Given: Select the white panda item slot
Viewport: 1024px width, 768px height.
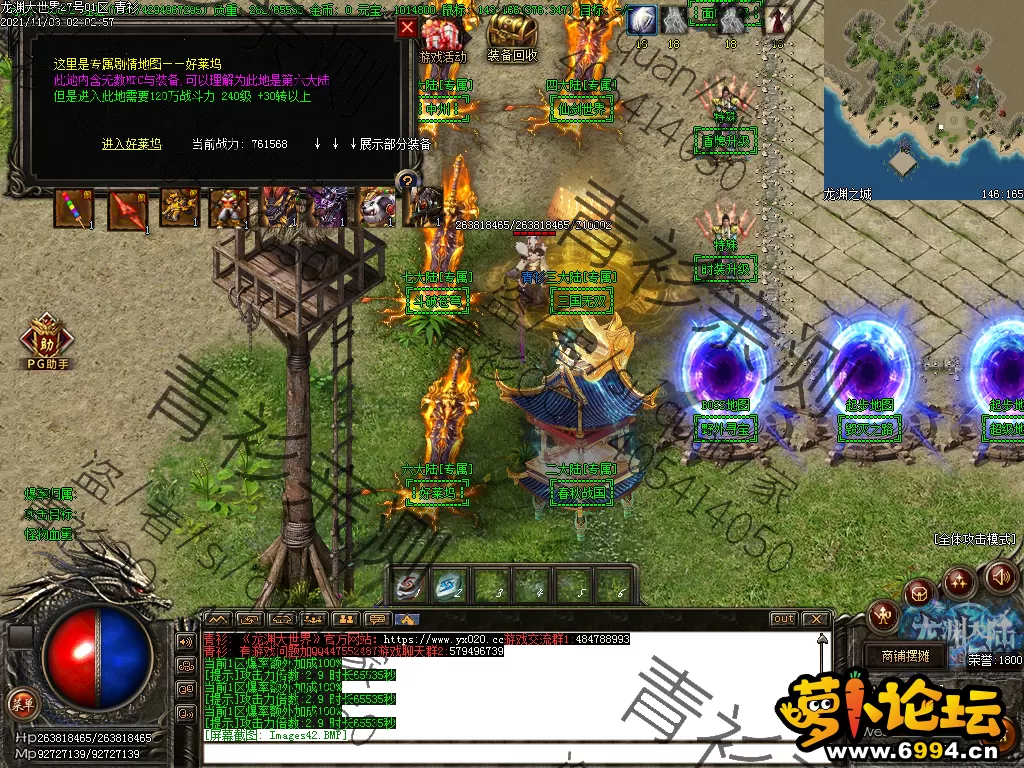Looking at the screenshot, I should (x=377, y=208).
